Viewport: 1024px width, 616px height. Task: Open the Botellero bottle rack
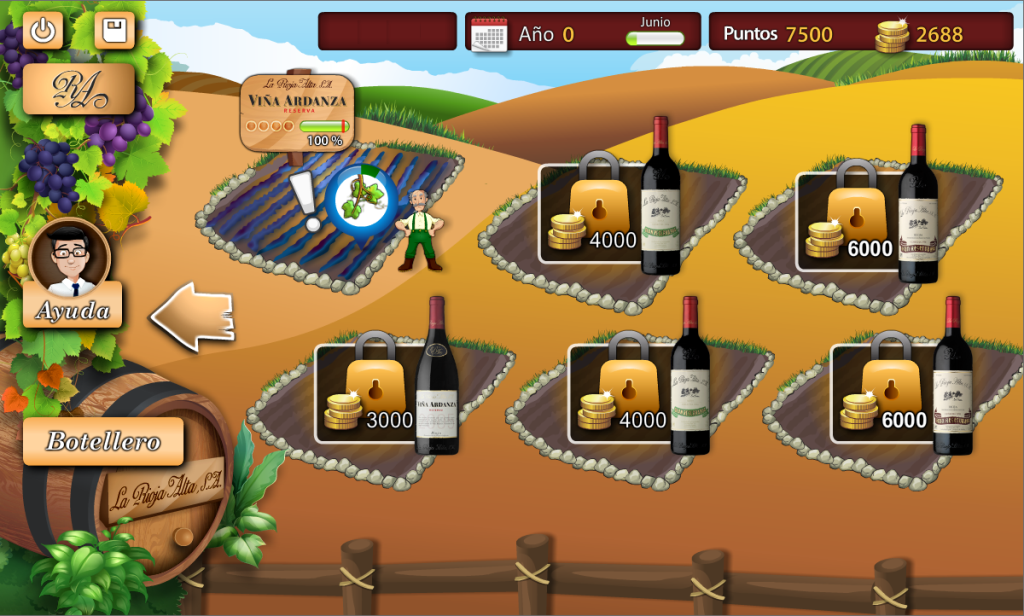[103, 442]
